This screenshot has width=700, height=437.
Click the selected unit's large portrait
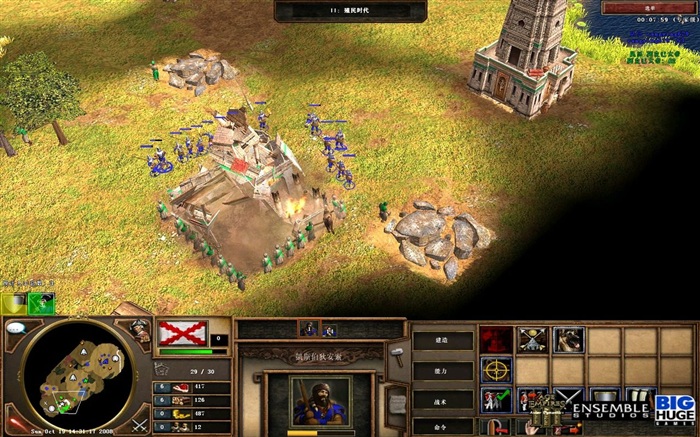[x=321, y=401]
